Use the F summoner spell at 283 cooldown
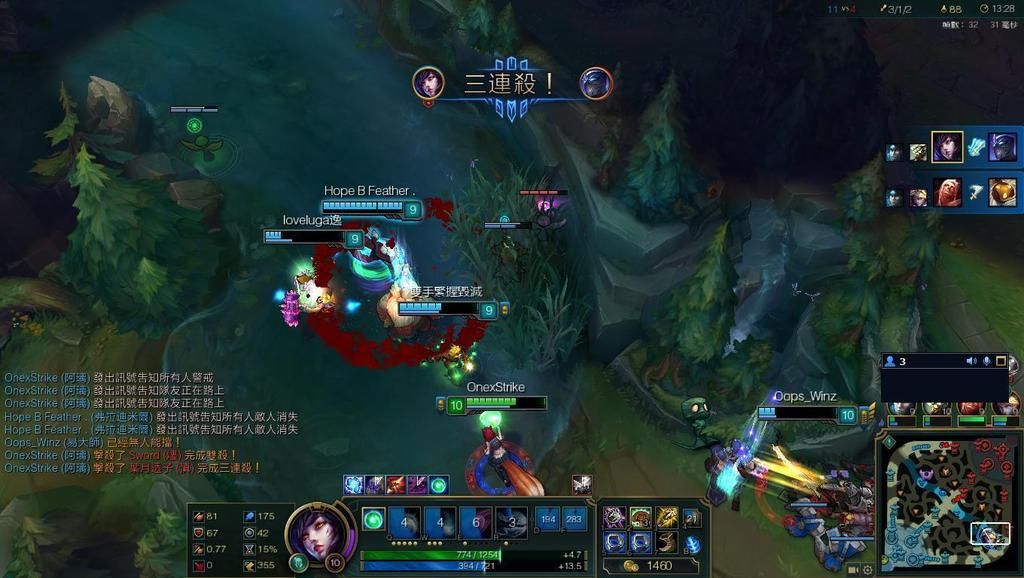This screenshot has width=1024, height=578. [x=574, y=520]
